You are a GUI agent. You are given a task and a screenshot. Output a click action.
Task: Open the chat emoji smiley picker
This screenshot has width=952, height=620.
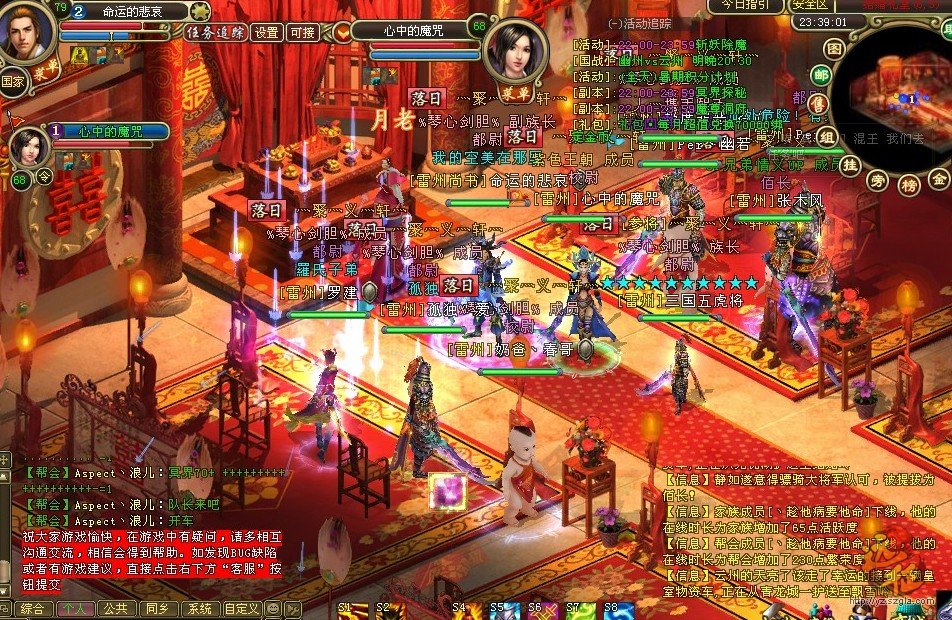pos(273,608)
